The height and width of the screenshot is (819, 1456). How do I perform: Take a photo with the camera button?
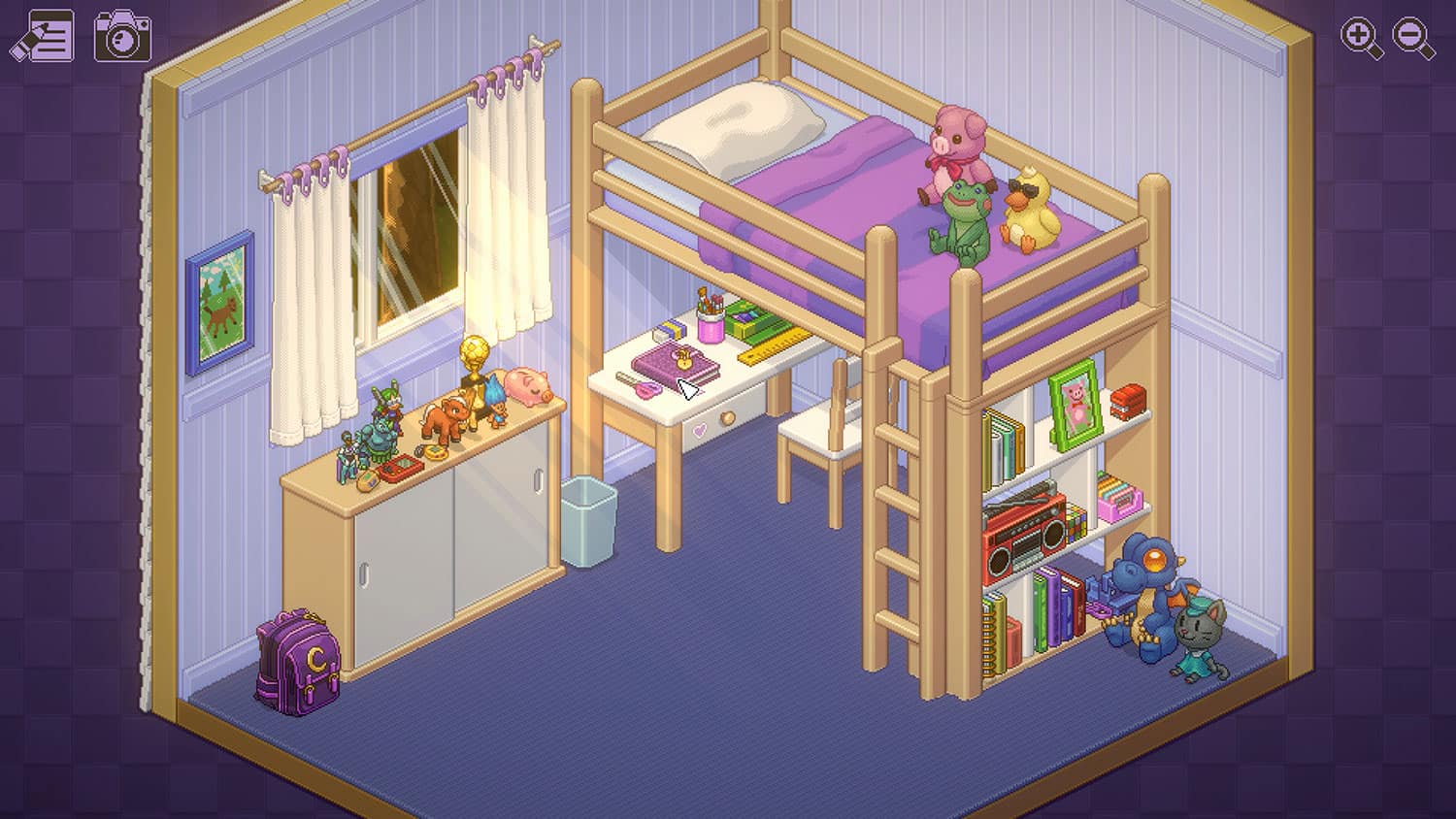(x=122, y=37)
